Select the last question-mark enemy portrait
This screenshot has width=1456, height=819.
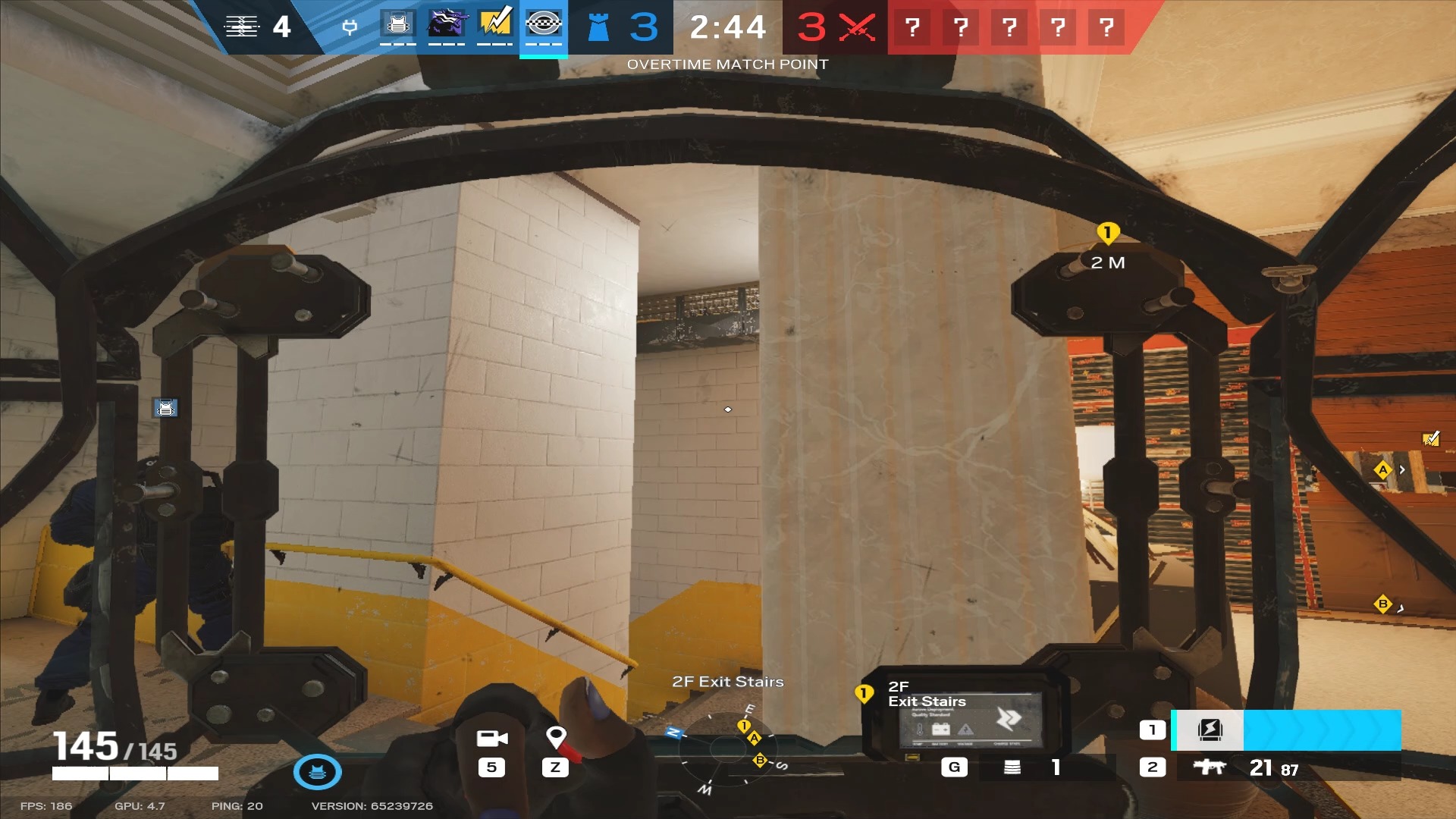(1106, 27)
